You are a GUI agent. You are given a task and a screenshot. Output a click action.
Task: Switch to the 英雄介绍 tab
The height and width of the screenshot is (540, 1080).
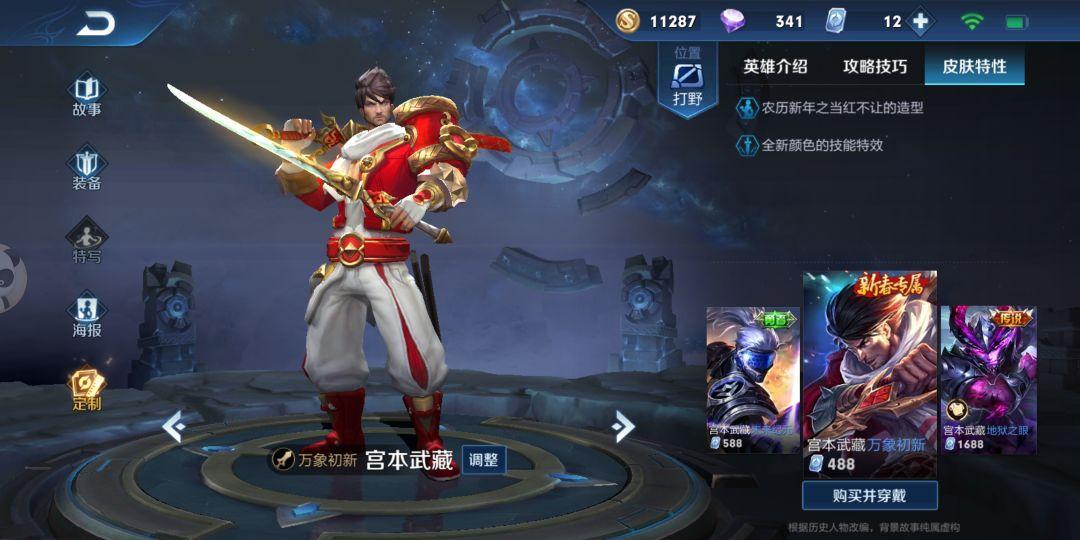coord(775,67)
